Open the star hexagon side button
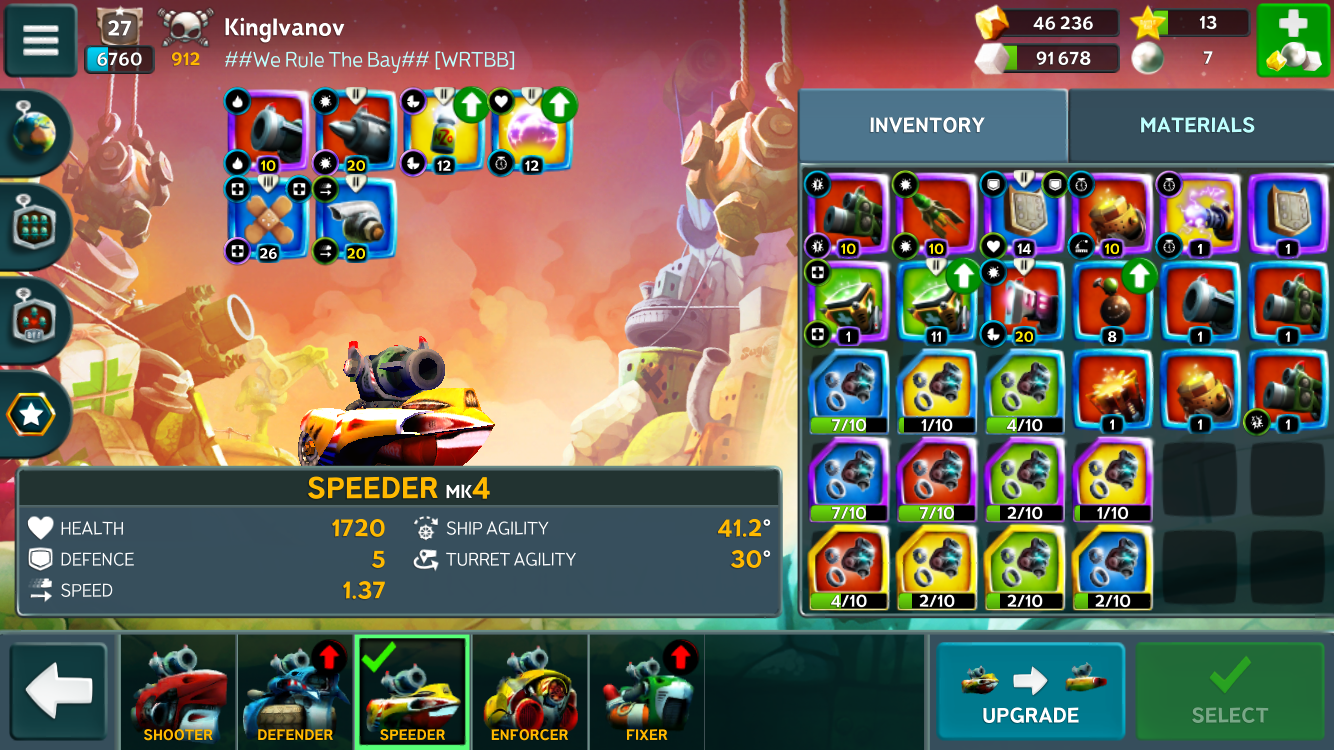This screenshot has width=1334, height=750. pos(33,413)
